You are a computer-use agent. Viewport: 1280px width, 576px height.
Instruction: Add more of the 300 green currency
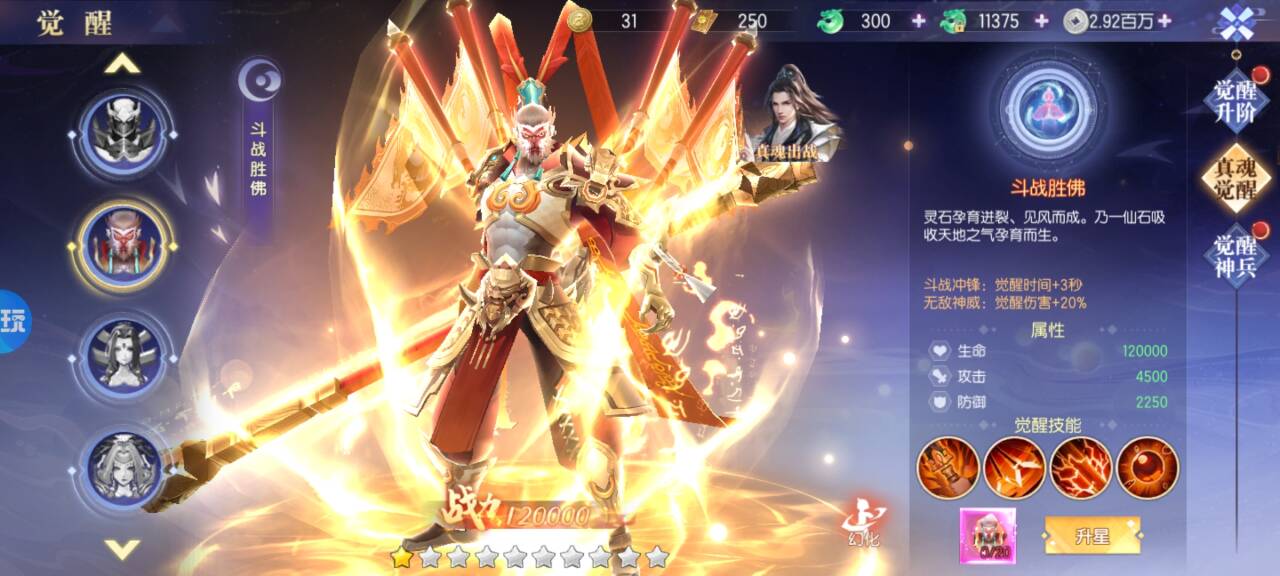pos(918,21)
